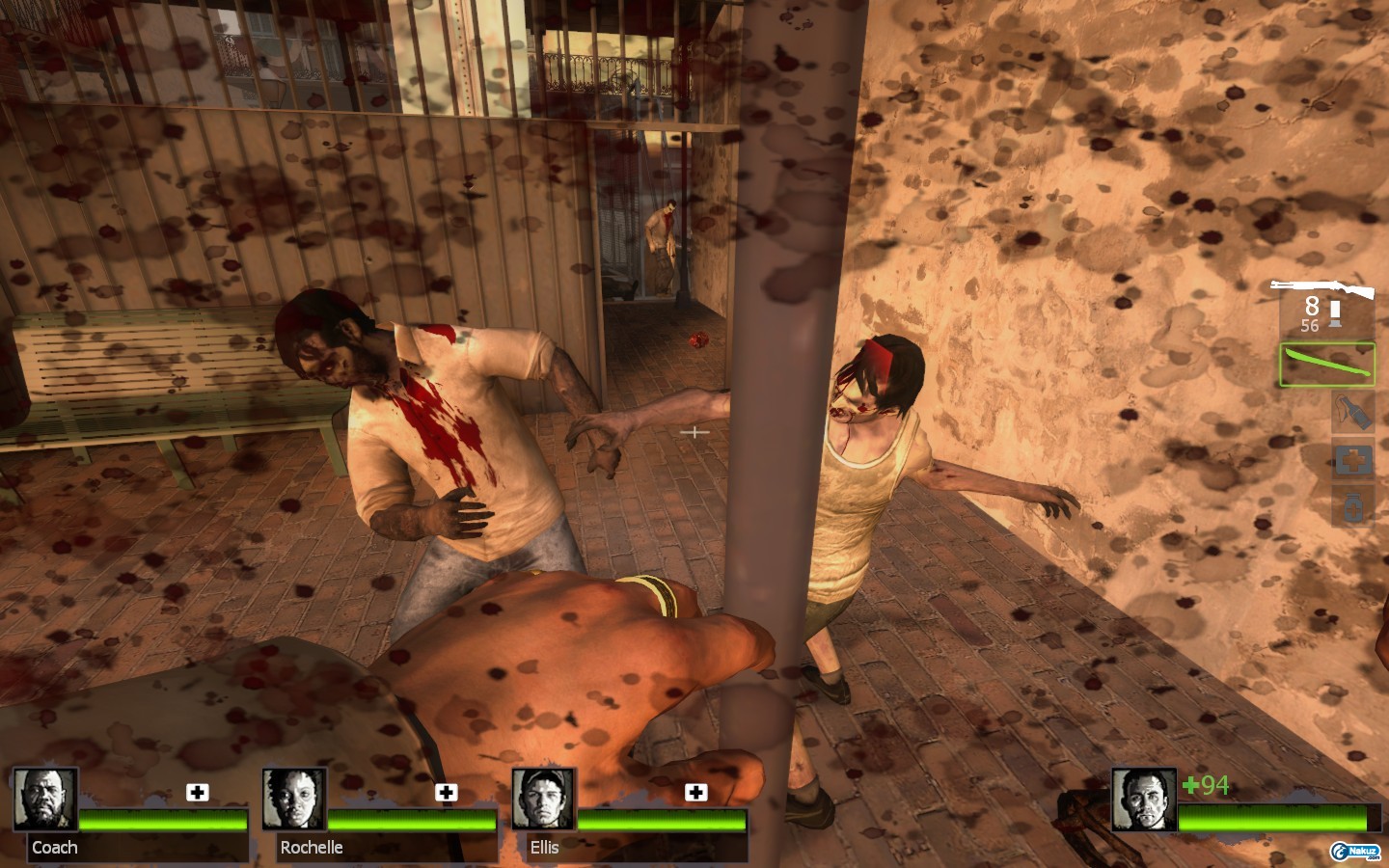Click Ellis's teammate portrait
Viewport: 1389px width, 868px height.
544,799
